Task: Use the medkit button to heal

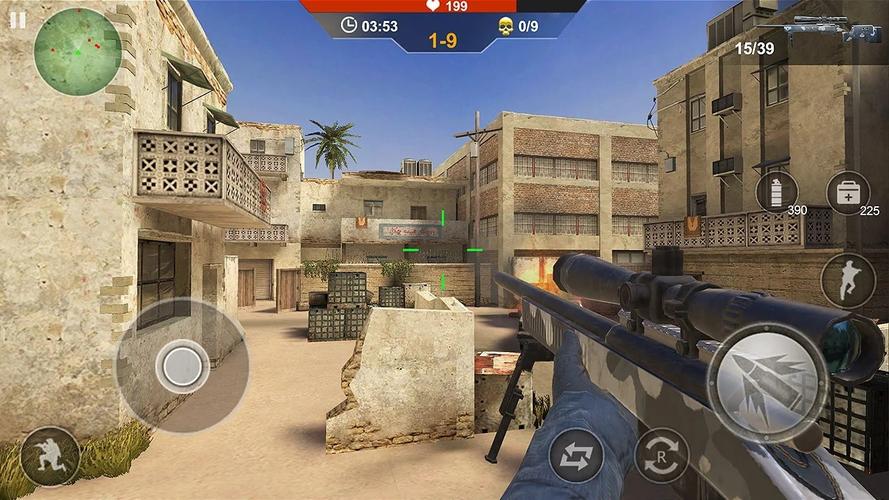Action: 847,192
